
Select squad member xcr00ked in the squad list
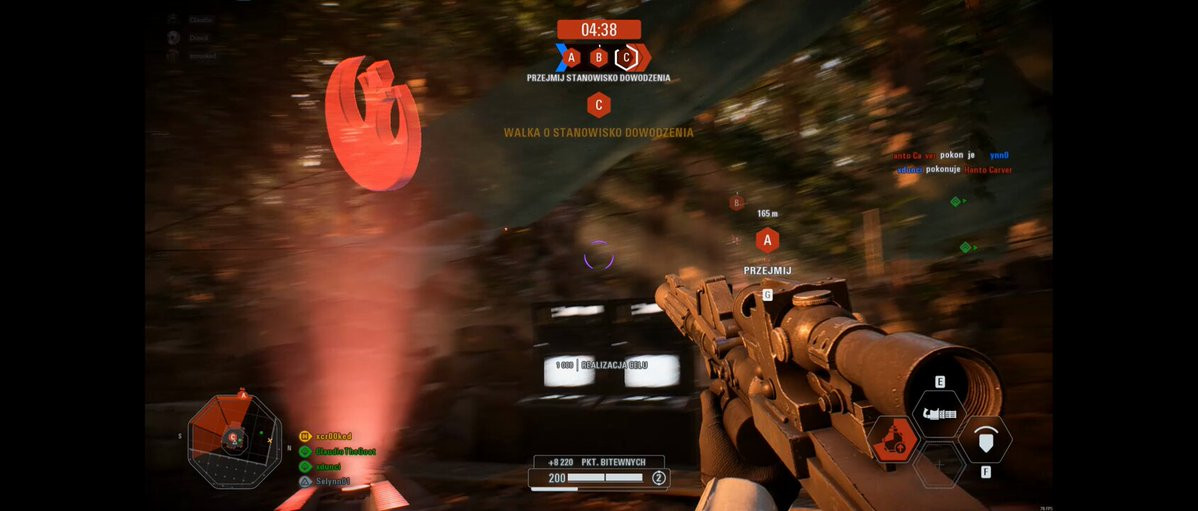click(x=332, y=437)
